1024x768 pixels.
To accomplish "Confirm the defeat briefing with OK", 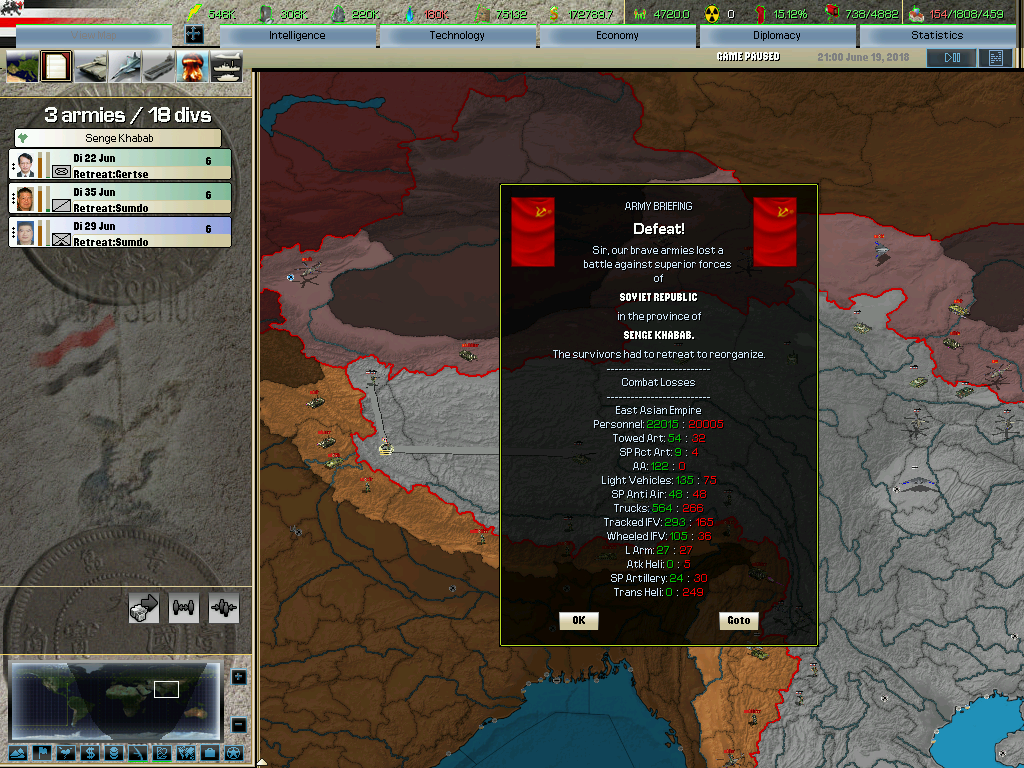I will [x=578, y=620].
